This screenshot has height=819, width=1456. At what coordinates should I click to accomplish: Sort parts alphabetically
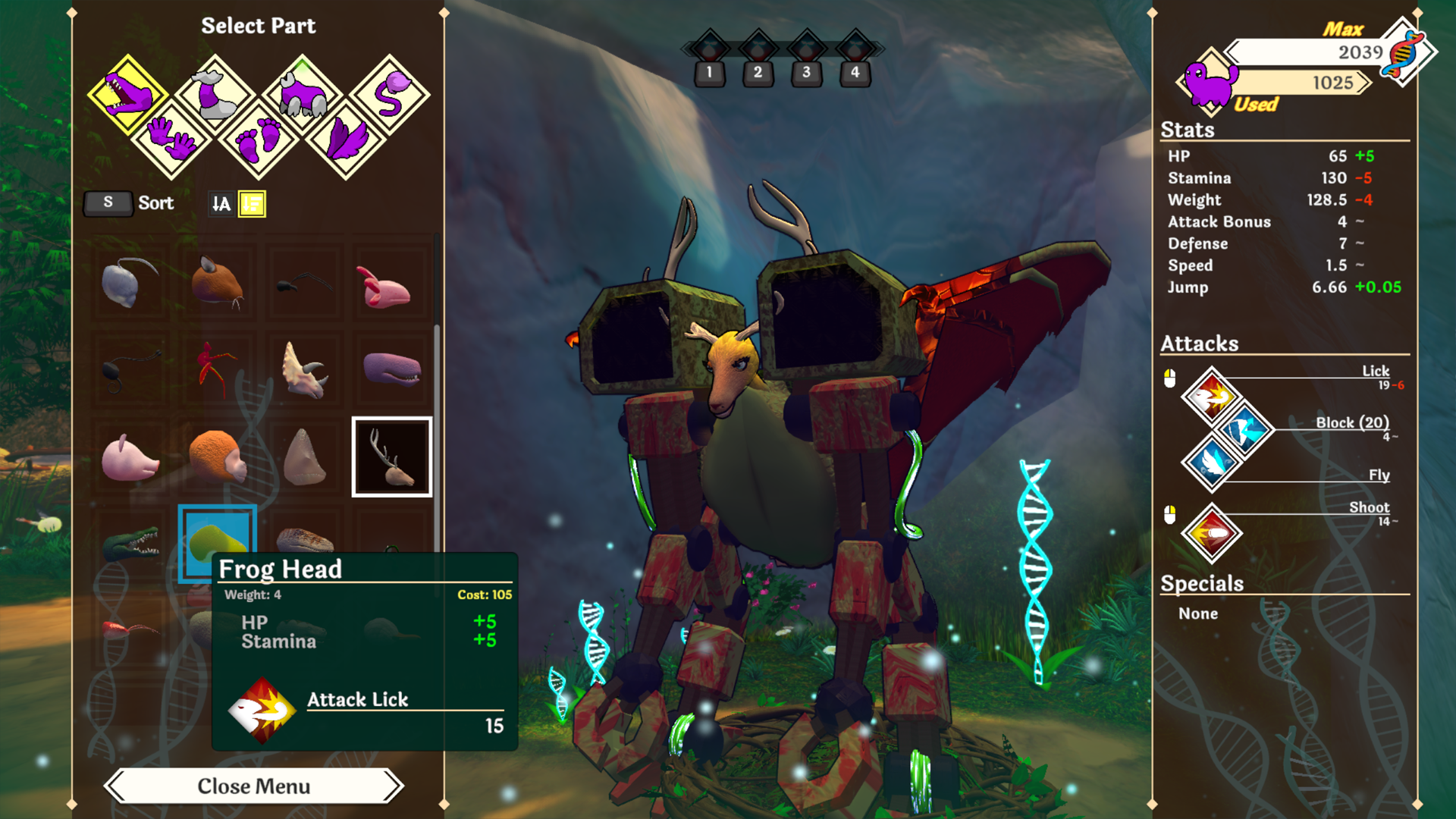pyautogui.click(x=221, y=203)
